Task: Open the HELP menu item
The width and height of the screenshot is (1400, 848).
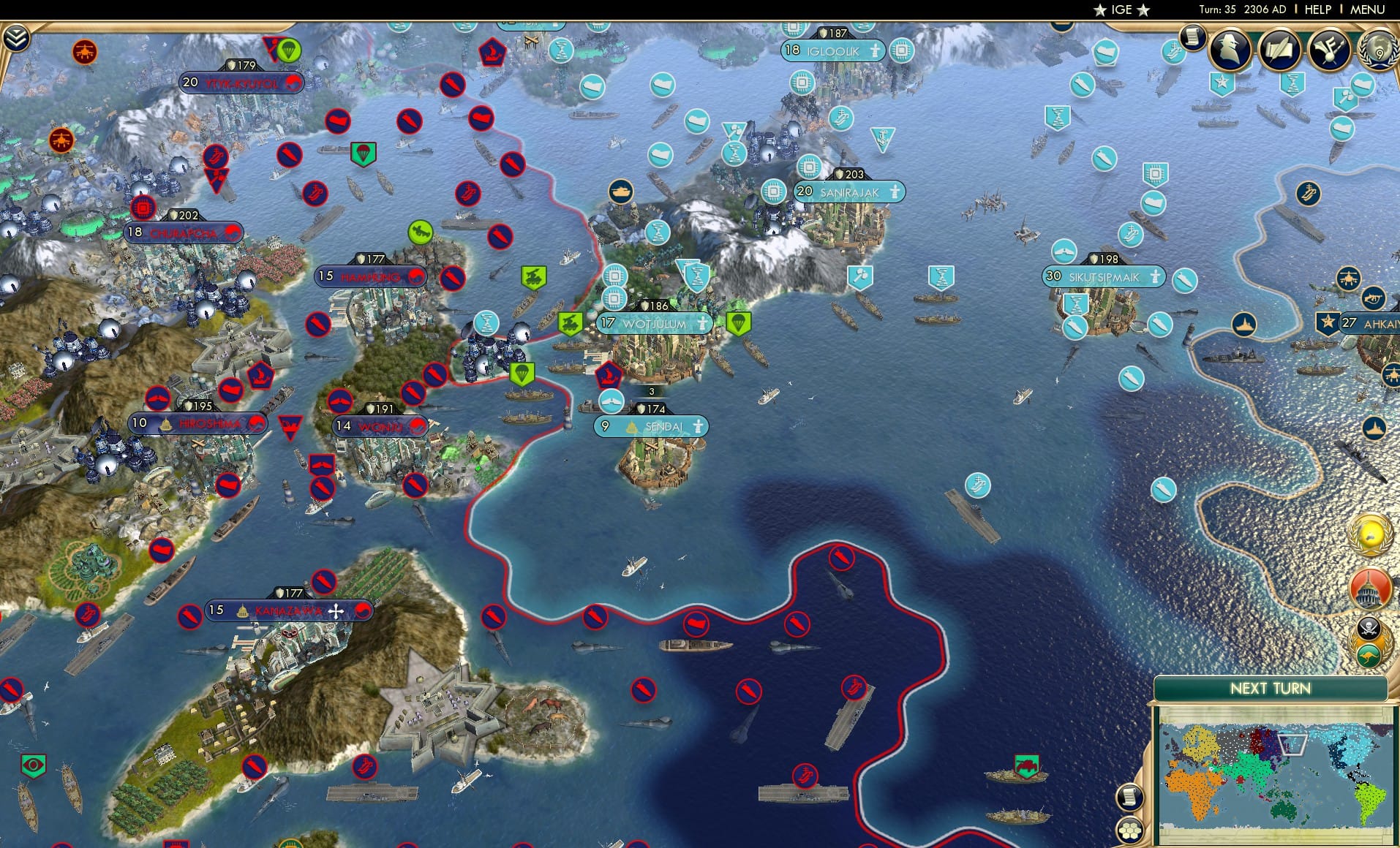Action: [x=1317, y=10]
